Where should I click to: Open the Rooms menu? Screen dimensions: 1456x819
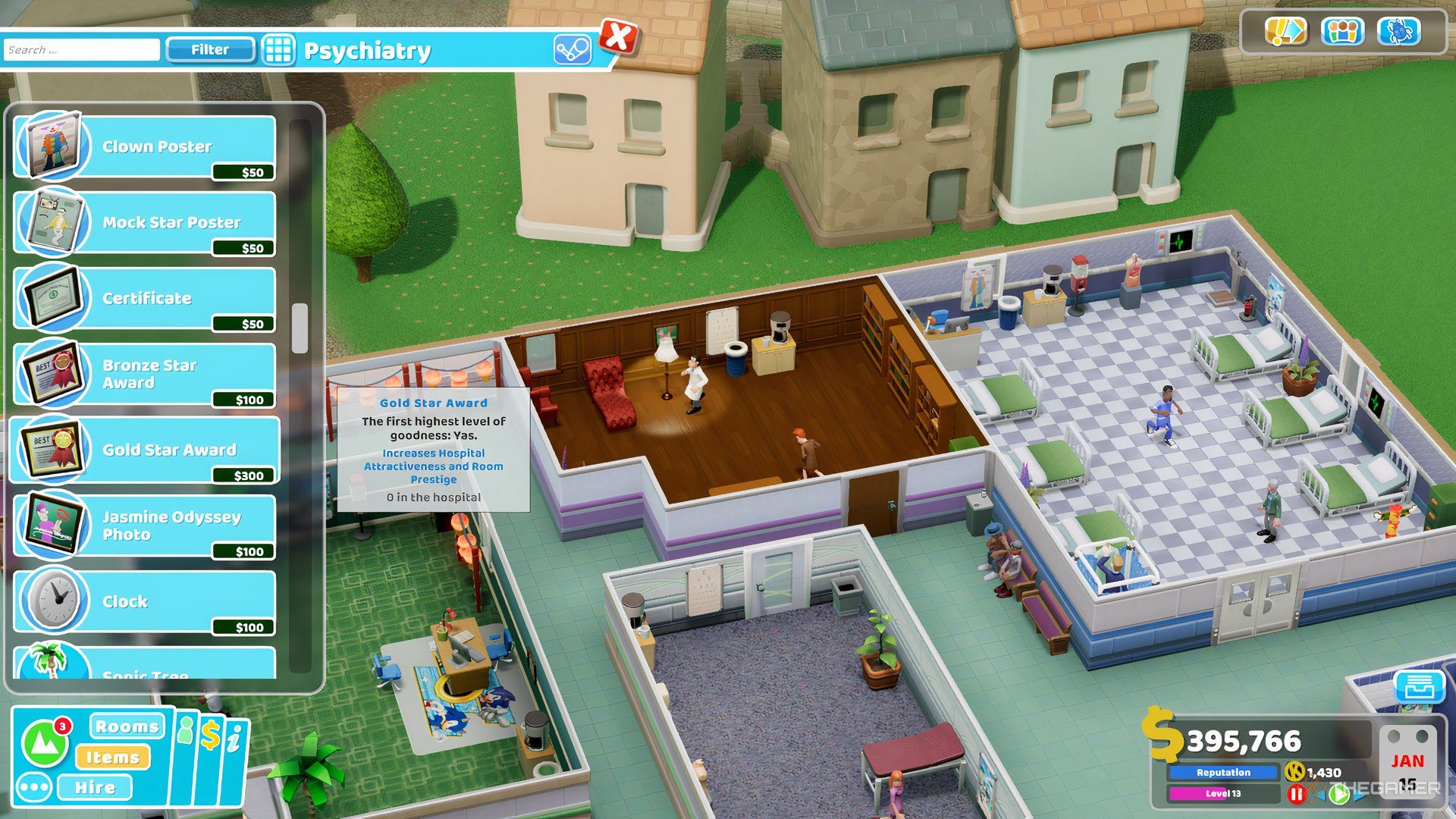(x=127, y=726)
